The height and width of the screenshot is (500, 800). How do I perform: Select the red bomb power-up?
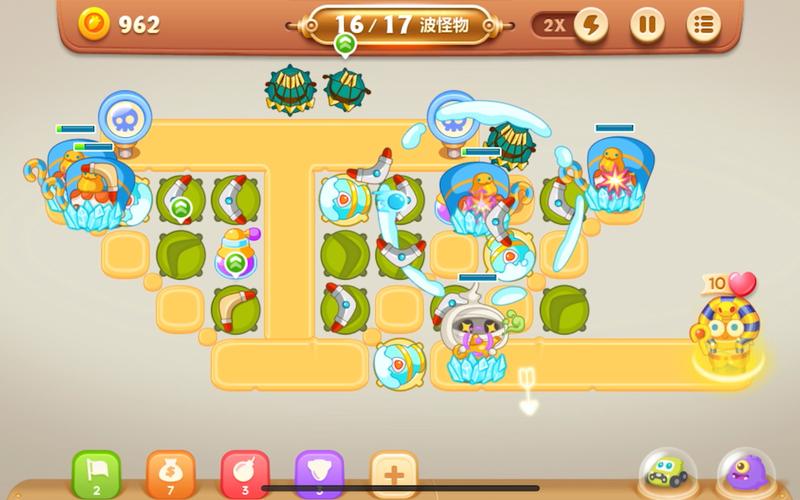coord(245,472)
